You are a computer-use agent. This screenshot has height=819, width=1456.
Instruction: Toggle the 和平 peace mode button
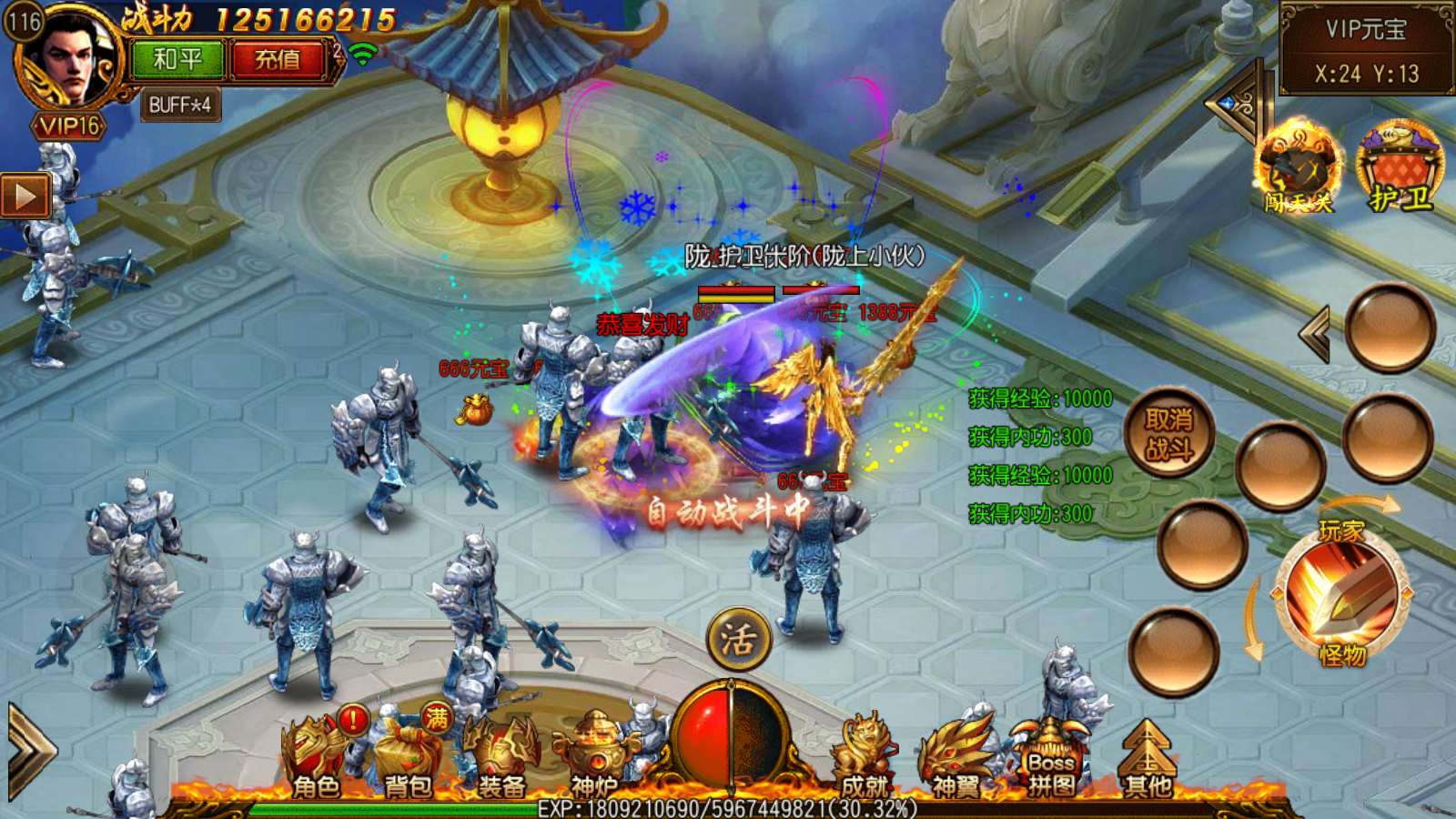177,60
